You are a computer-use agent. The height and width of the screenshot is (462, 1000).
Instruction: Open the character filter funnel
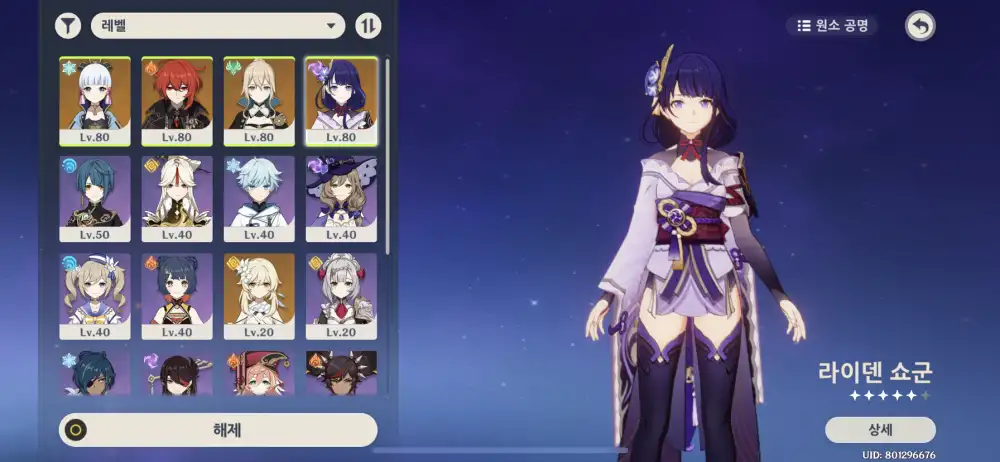tap(69, 25)
